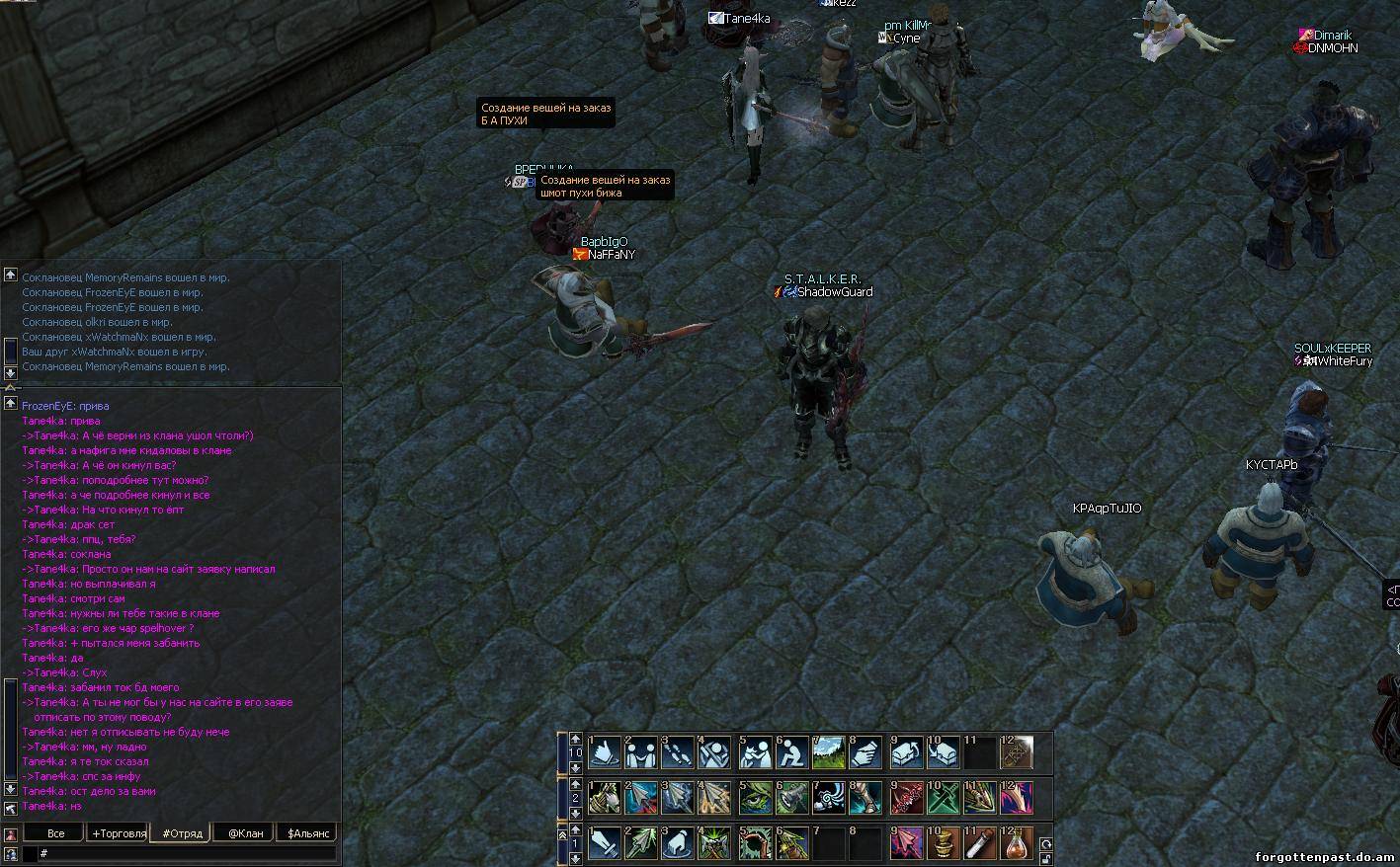Select the #Отряд party chat tab

click(182, 833)
